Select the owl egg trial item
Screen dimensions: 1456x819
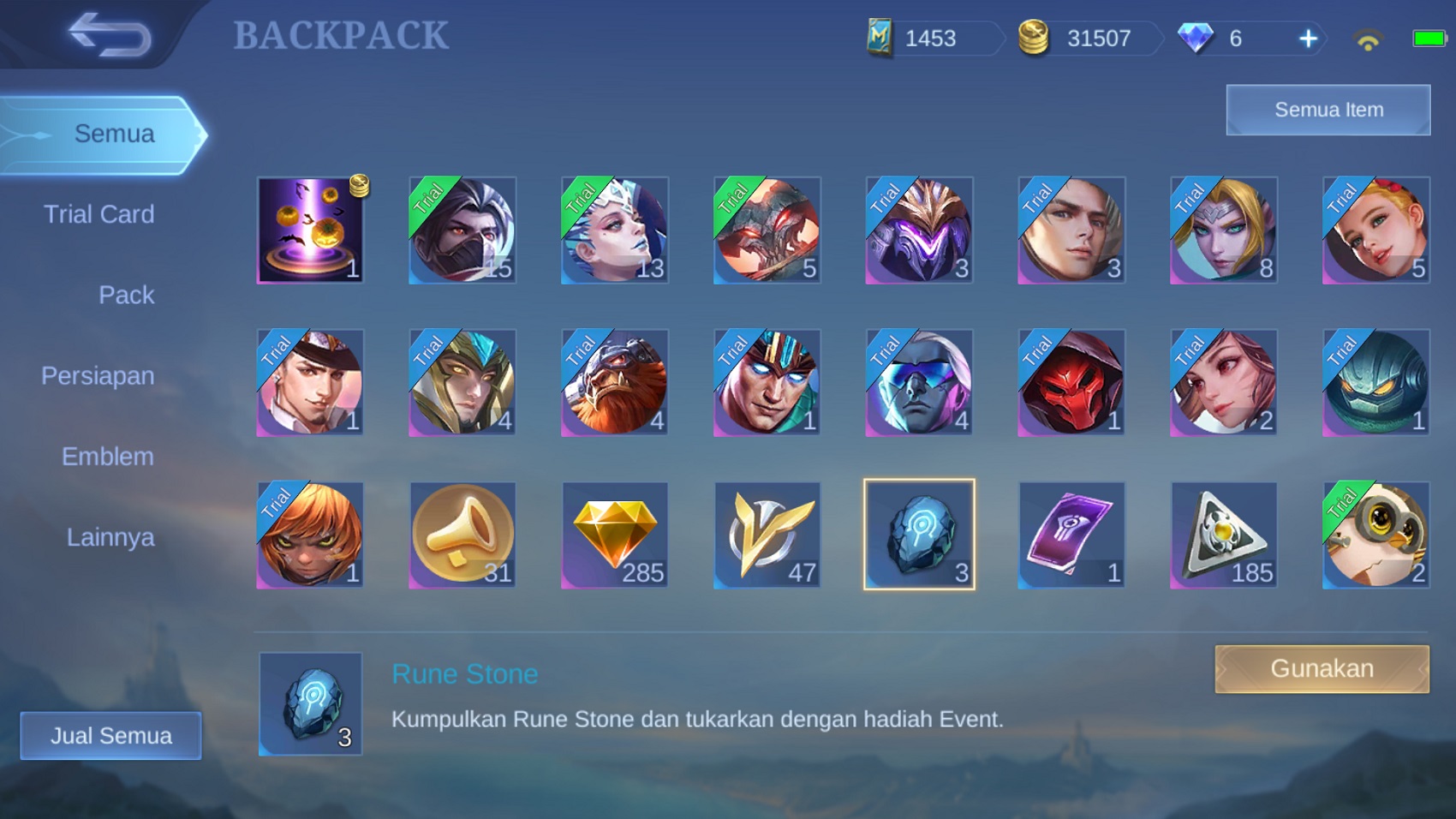click(x=1376, y=534)
